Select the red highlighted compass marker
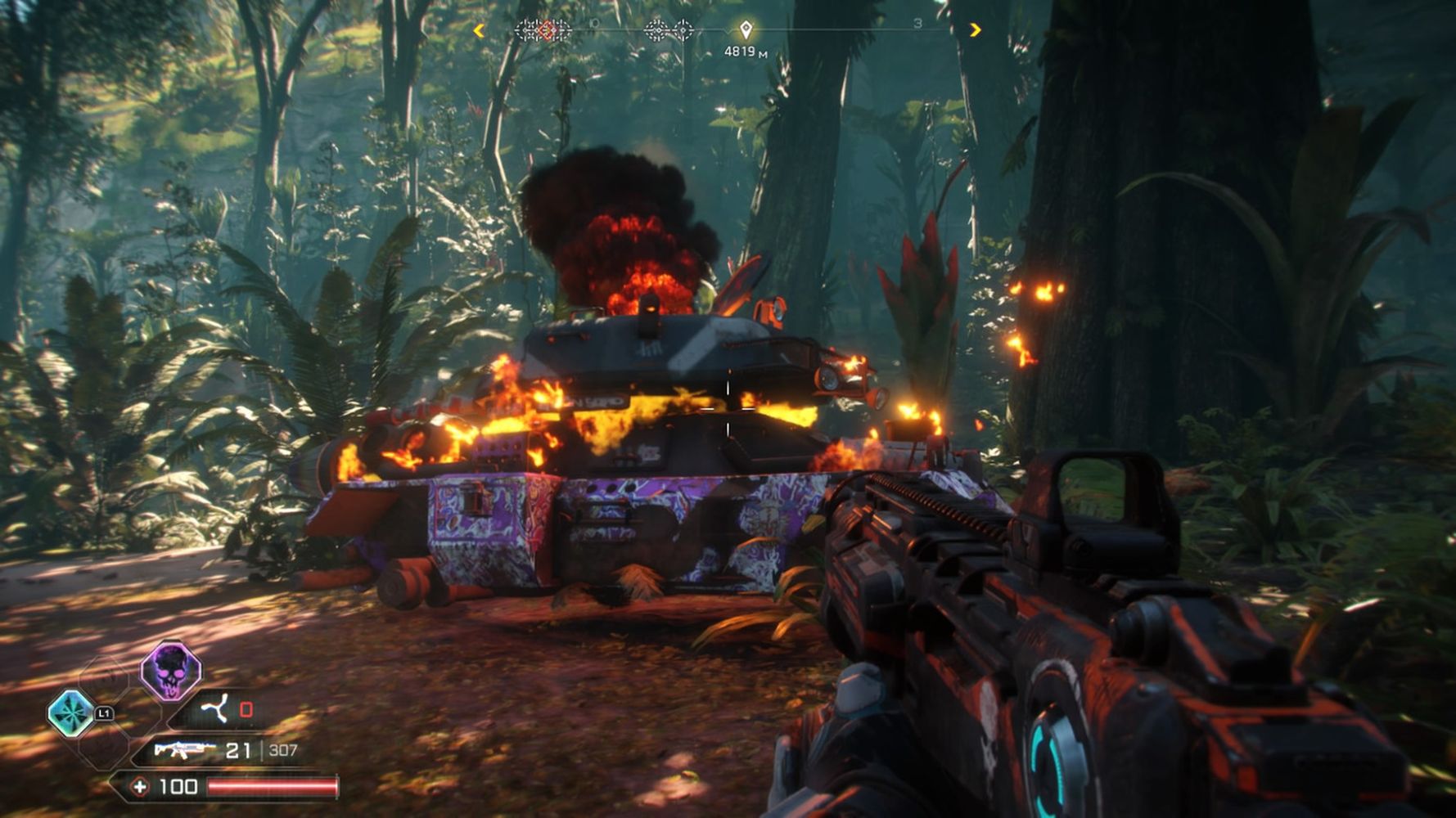This screenshot has height=818, width=1456. tap(548, 30)
